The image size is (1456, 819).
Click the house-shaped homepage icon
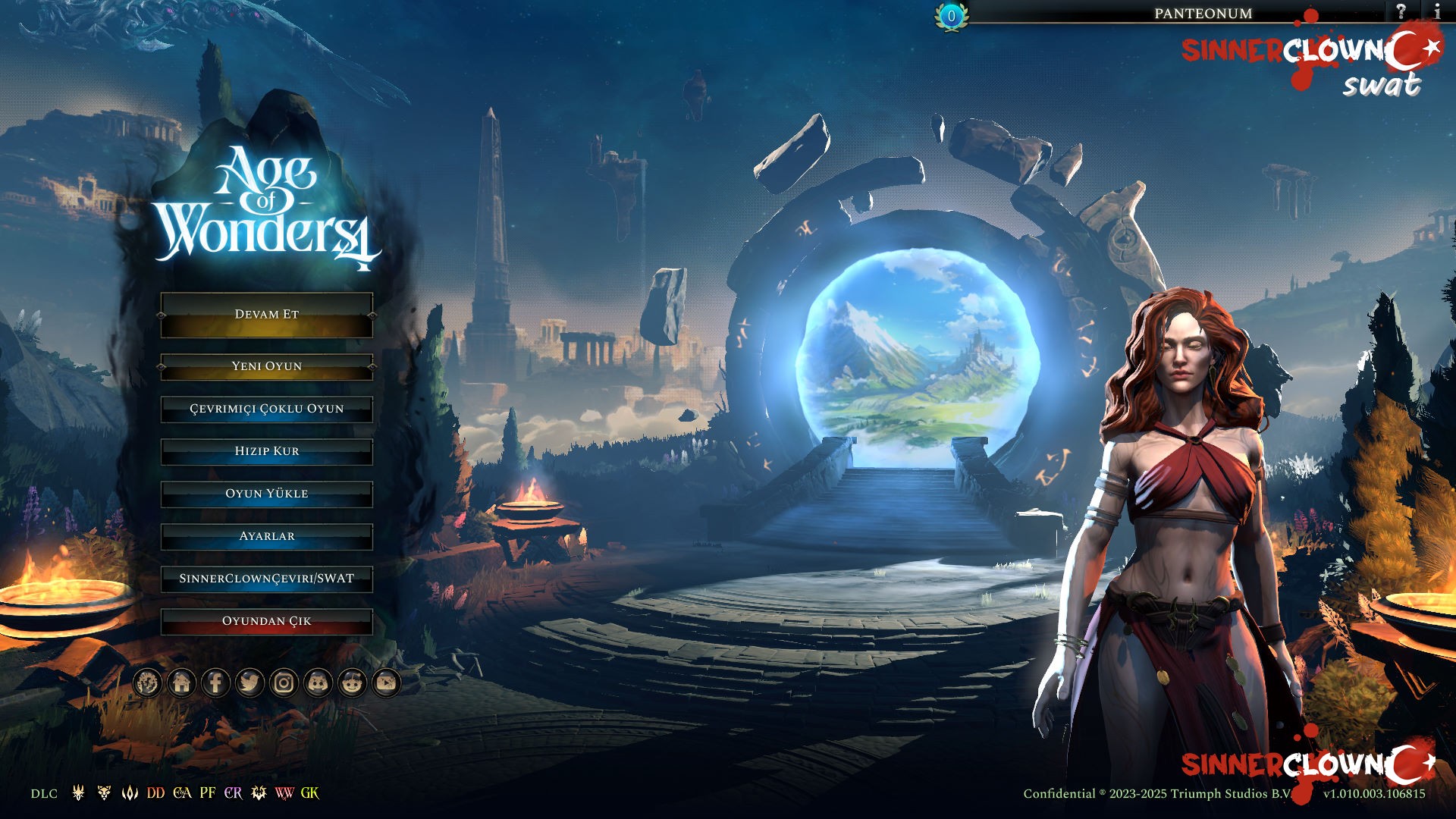[x=181, y=683]
